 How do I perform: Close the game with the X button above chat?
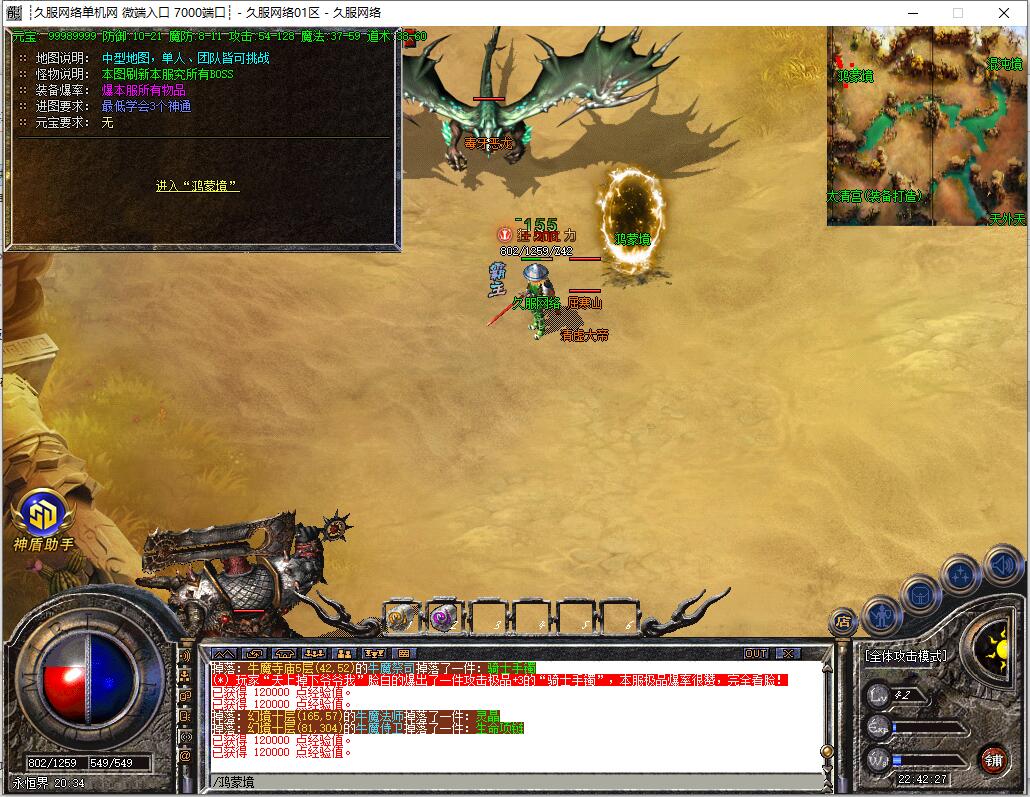pos(789,653)
